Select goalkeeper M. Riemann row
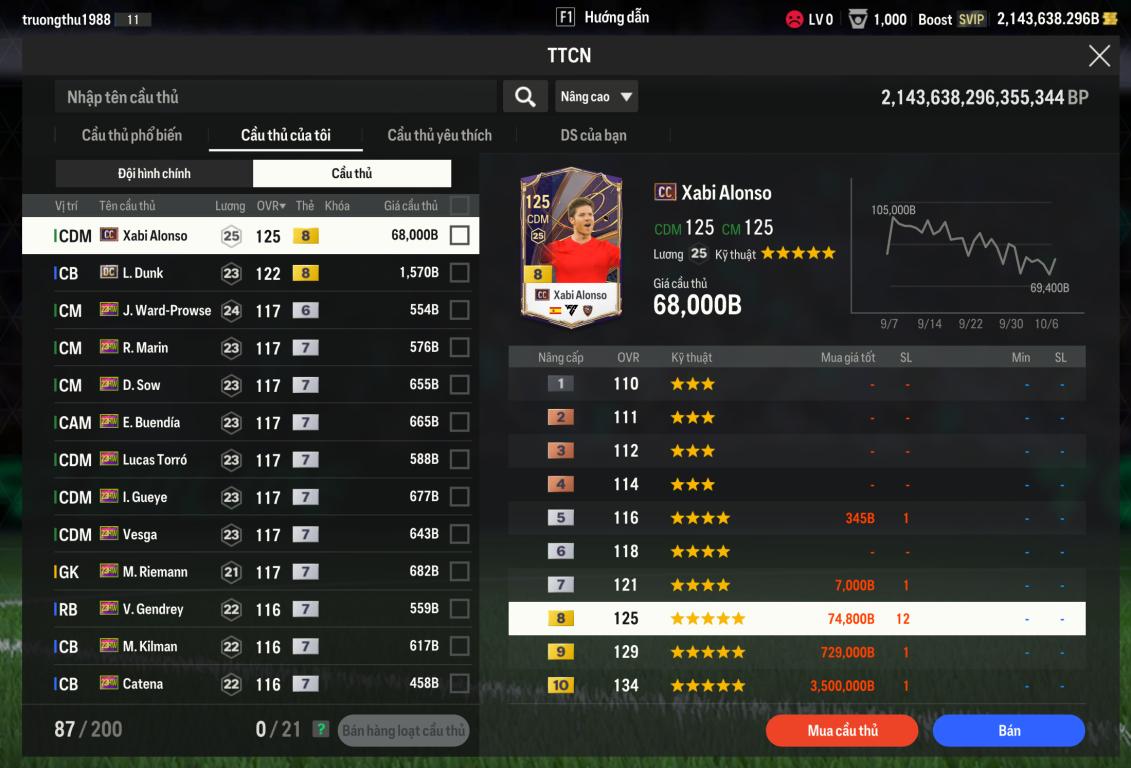This screenshot has width=1131, height=768. [x=155, y=572]
